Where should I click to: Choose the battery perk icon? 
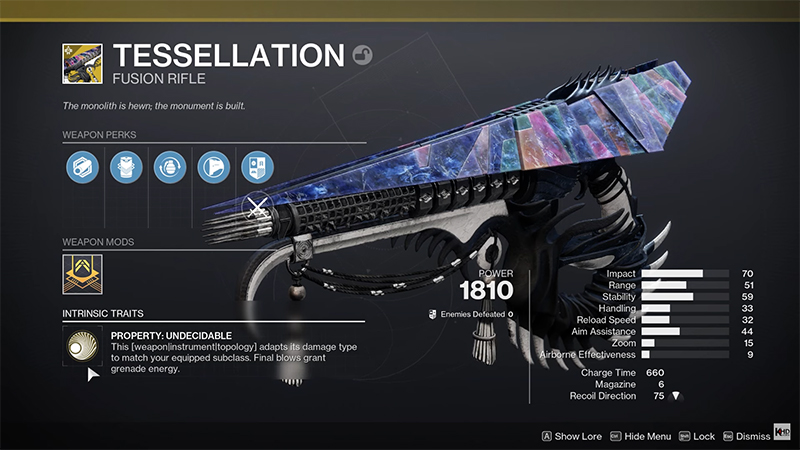pos(125,167)
